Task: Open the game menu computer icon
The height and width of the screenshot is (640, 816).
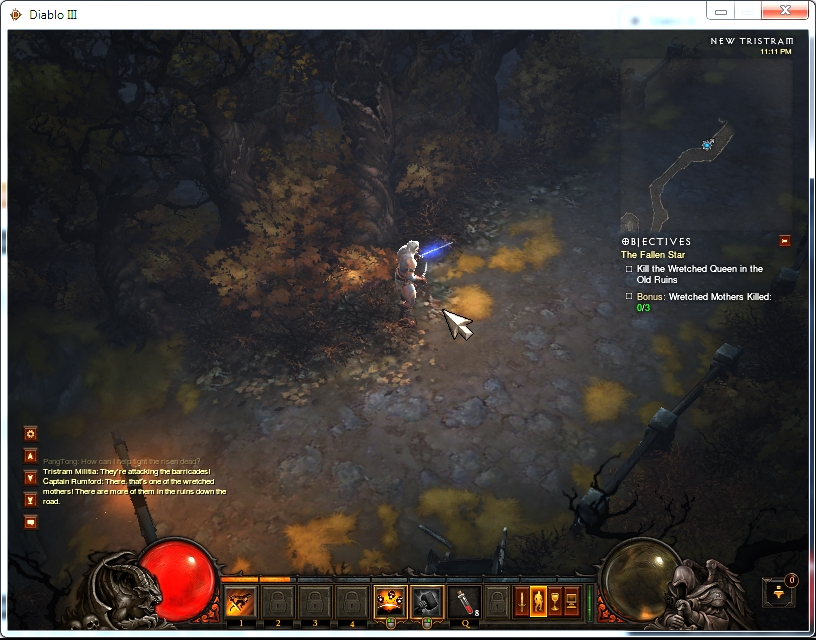Action: click(572, 600)
